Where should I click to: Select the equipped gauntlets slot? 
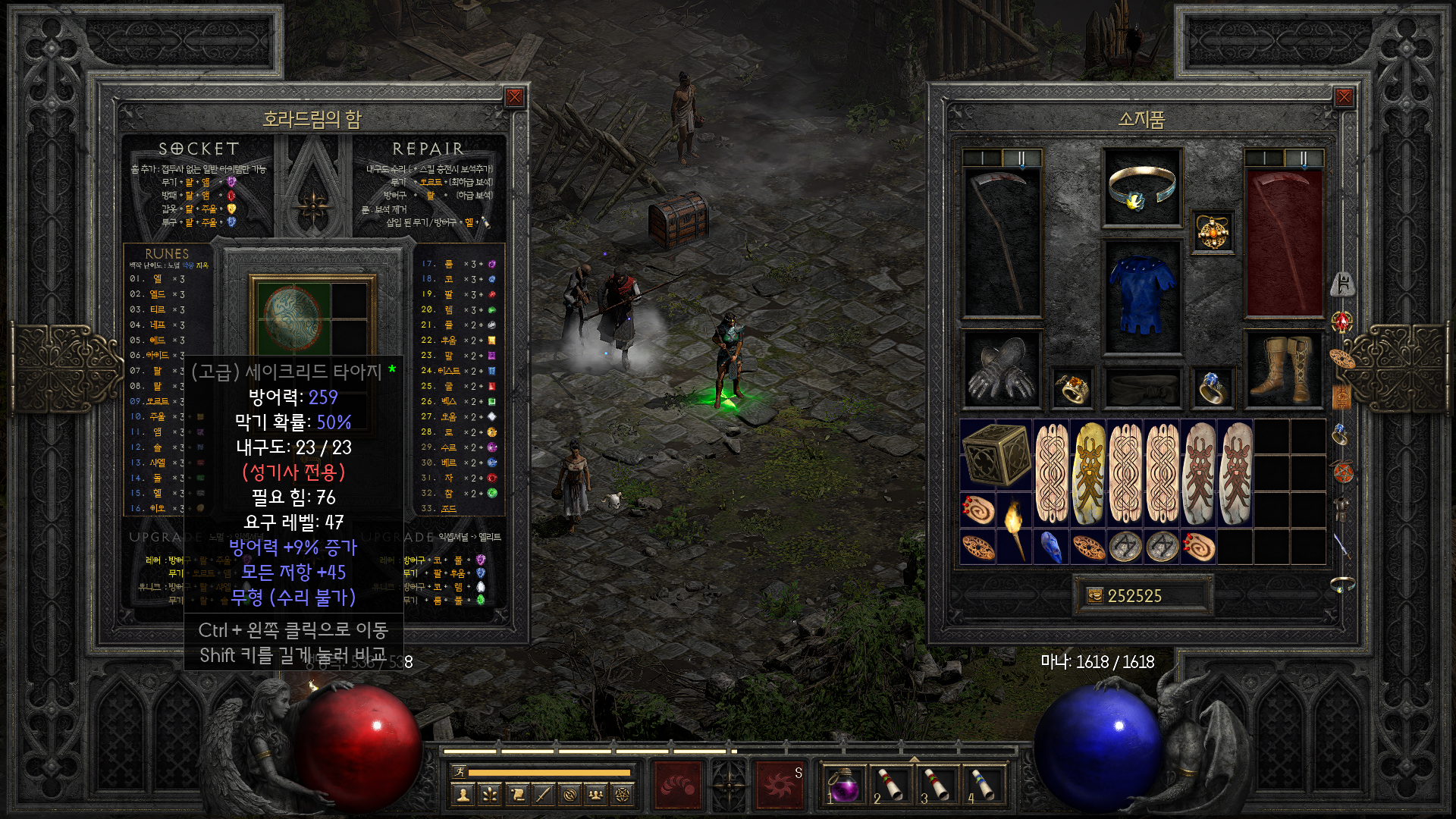[1001, 369]
